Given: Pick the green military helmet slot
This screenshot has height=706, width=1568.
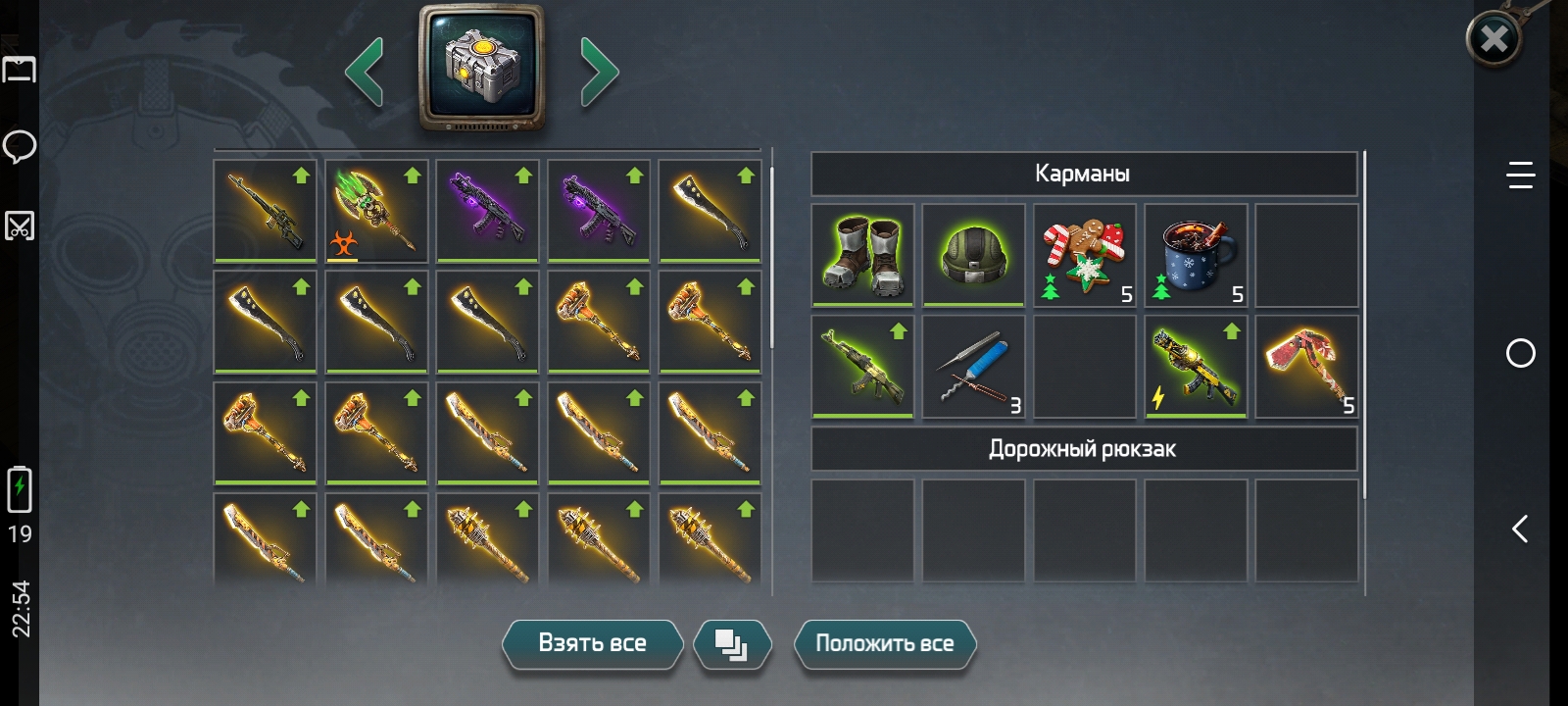Looking at the screenshot, I should click(x=973, y=255).
